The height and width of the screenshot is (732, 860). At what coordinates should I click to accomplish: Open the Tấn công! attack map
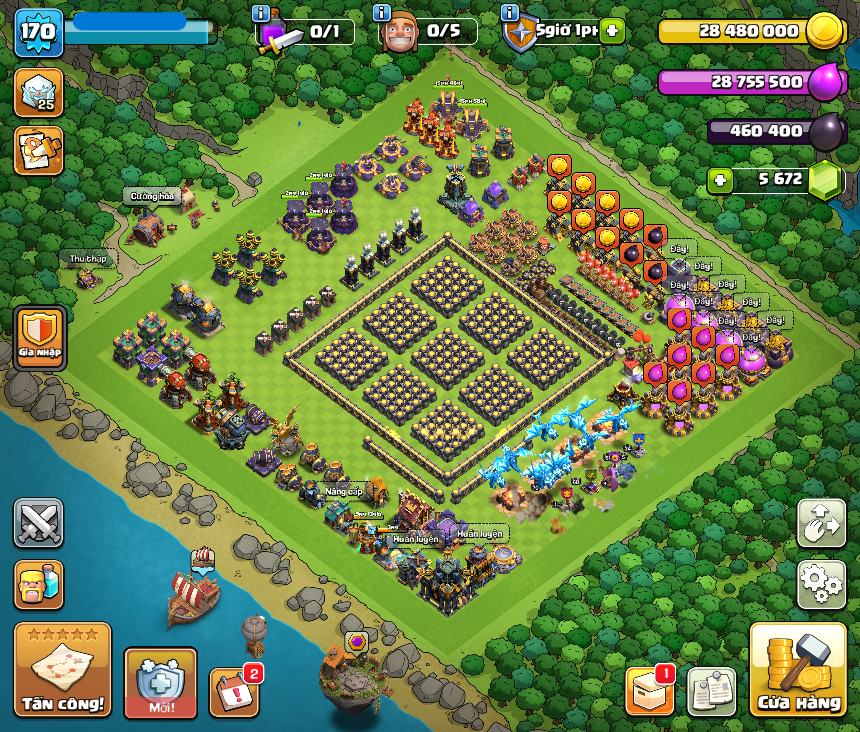[x=62, y=669]
